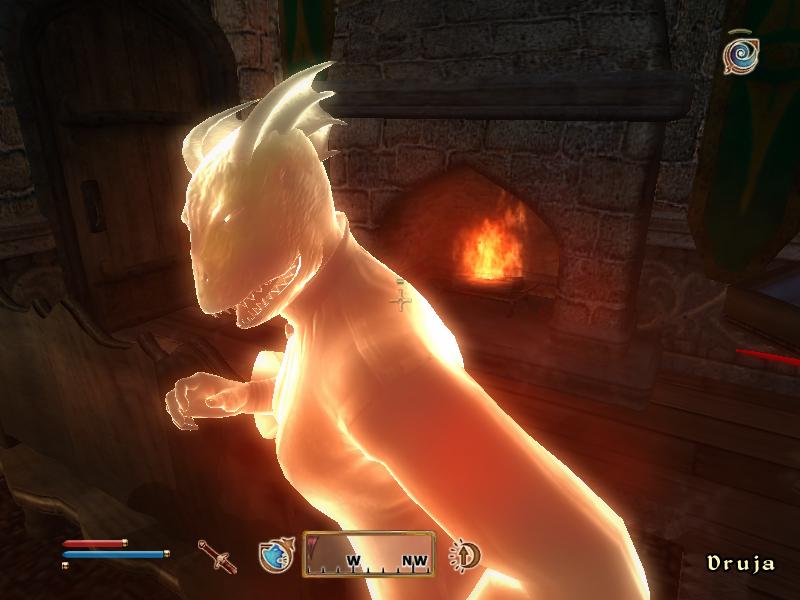Select the equipped sword weapon icon
The height and width of the screenshot is (600, 800).
(x=216, y=554)
